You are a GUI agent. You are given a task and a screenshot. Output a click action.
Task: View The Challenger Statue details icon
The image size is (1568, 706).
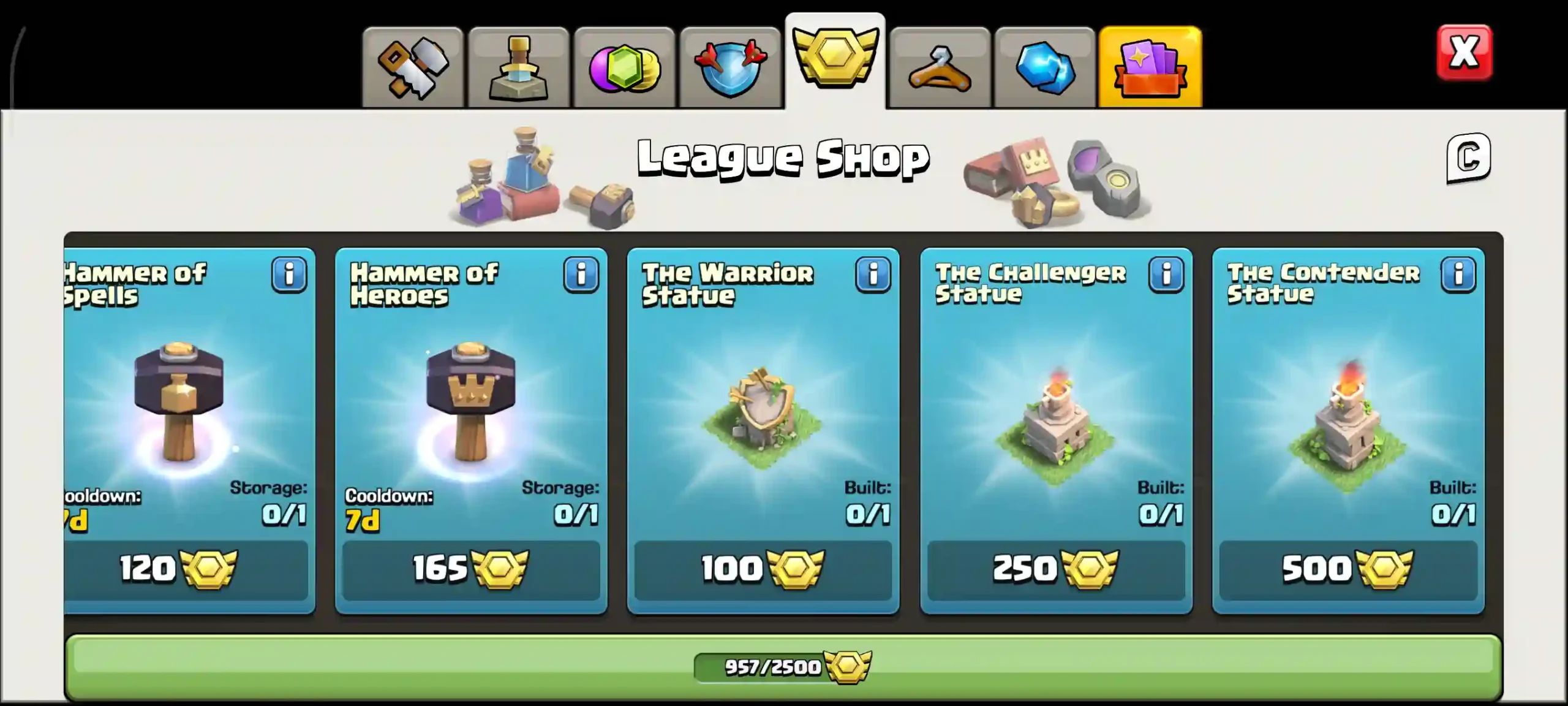coord(1165,275)
